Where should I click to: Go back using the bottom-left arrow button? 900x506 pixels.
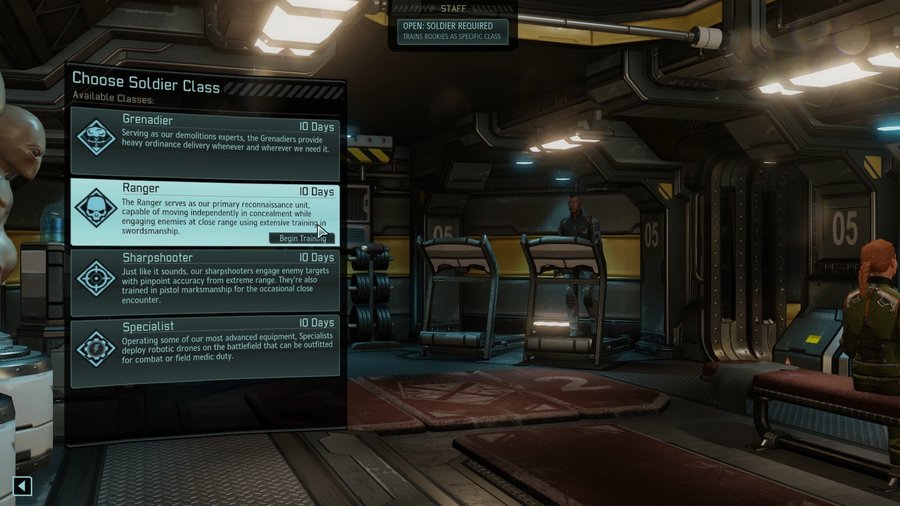pos(22,487)
